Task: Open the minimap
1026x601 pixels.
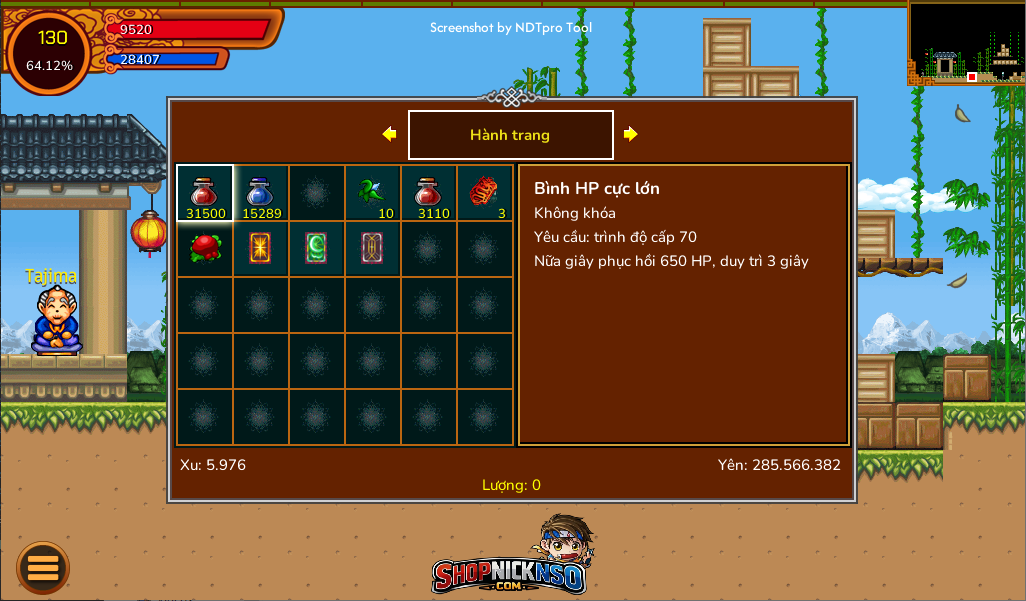Action: 966,43
